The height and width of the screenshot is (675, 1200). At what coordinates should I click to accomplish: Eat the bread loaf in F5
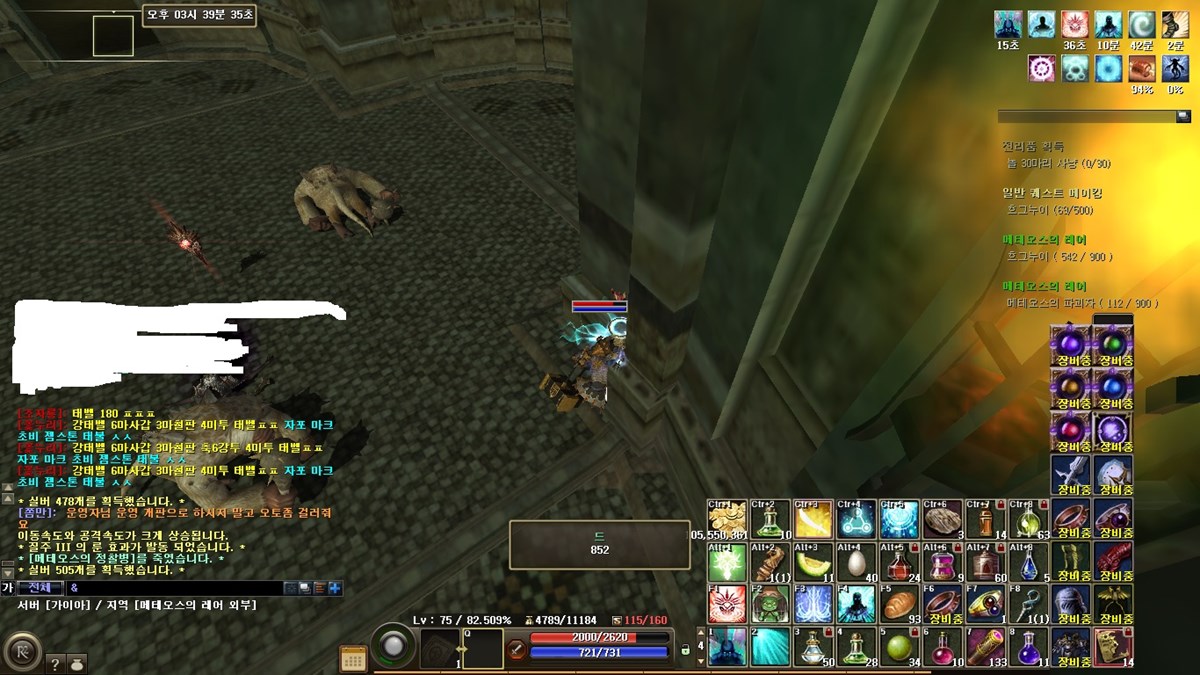click(x=898, y=604)
